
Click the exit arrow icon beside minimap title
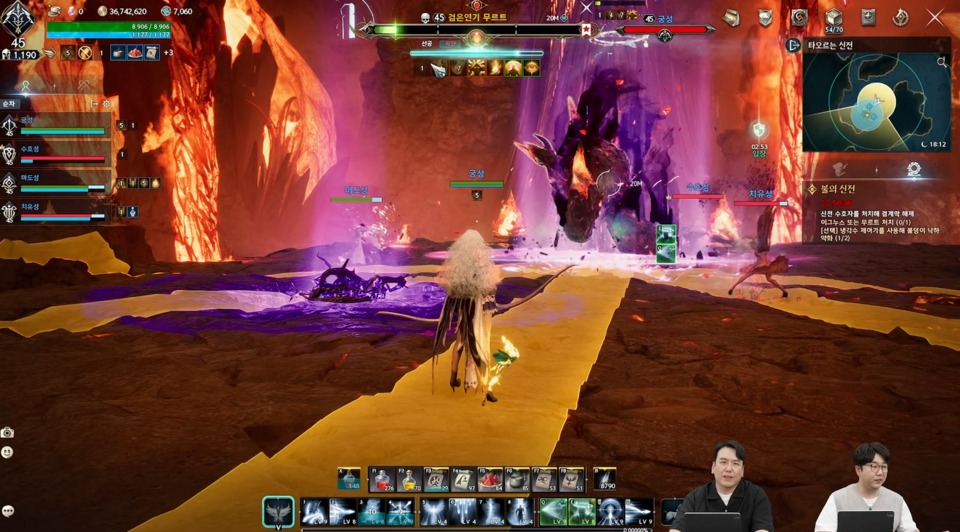click(794, 45)
